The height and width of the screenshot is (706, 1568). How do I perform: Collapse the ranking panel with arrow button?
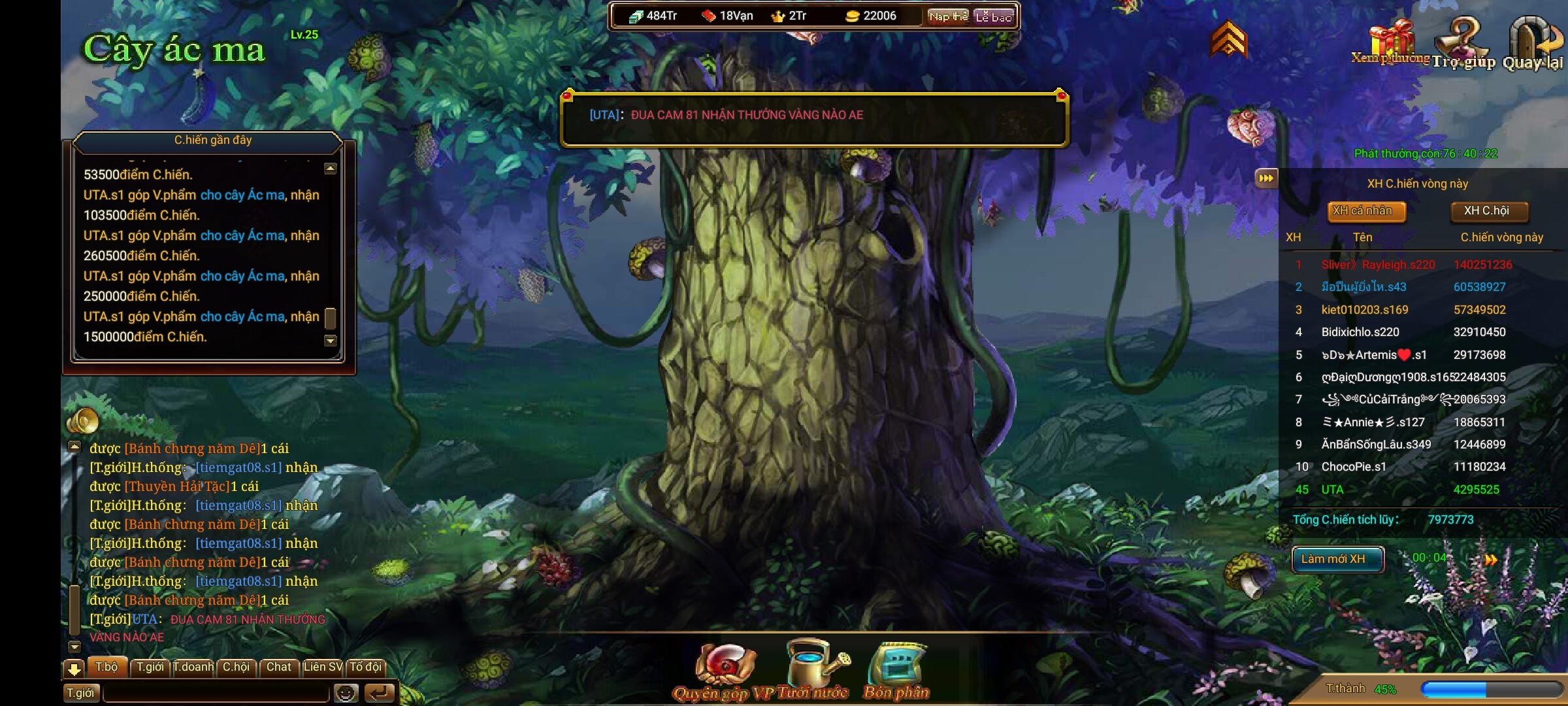coord(1266,178)
